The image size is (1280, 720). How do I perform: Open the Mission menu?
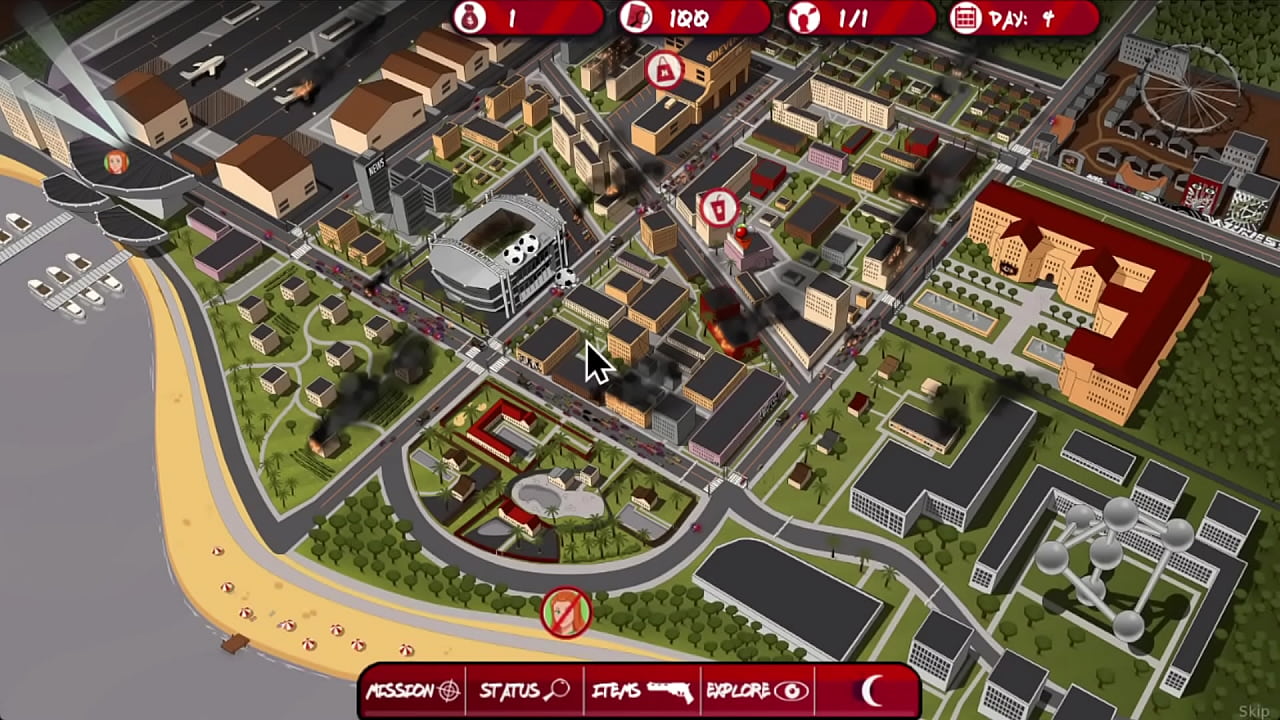[x=413, y=690]
